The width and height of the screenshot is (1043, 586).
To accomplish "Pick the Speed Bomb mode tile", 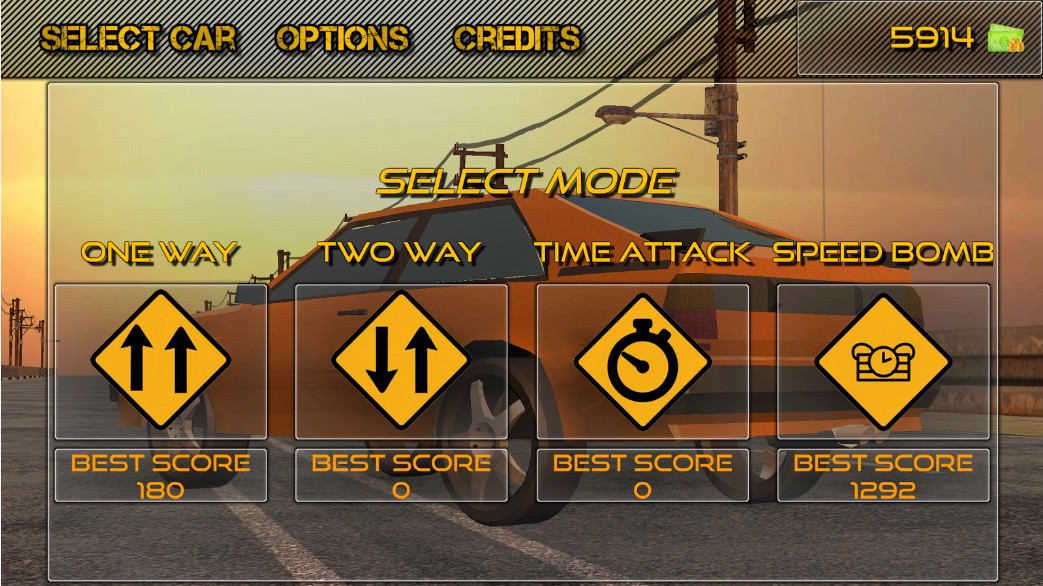I will (x=883, y=361).
